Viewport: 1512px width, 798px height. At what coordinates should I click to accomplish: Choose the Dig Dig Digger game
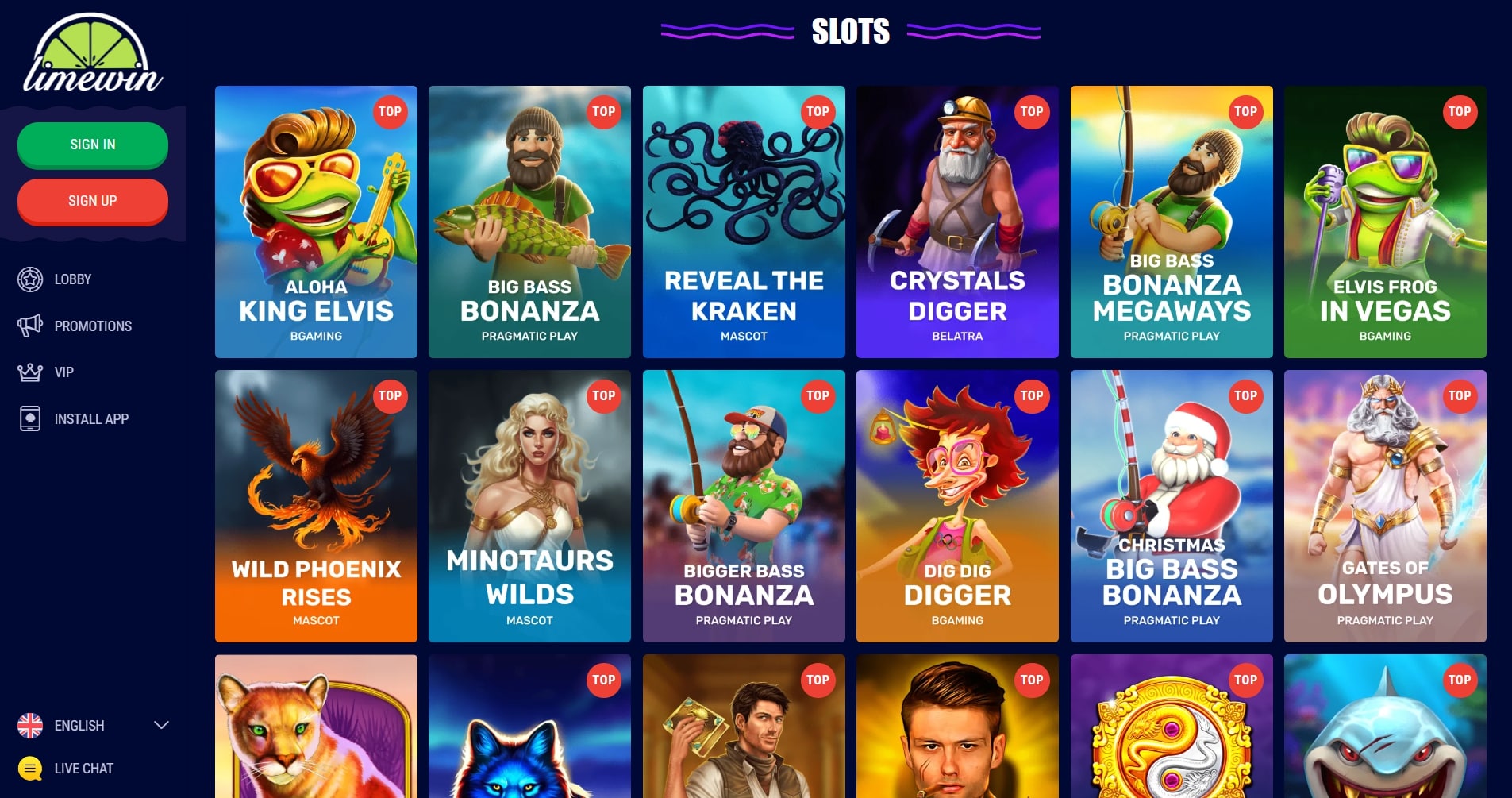pyautogui.click(x=957, y=506)
